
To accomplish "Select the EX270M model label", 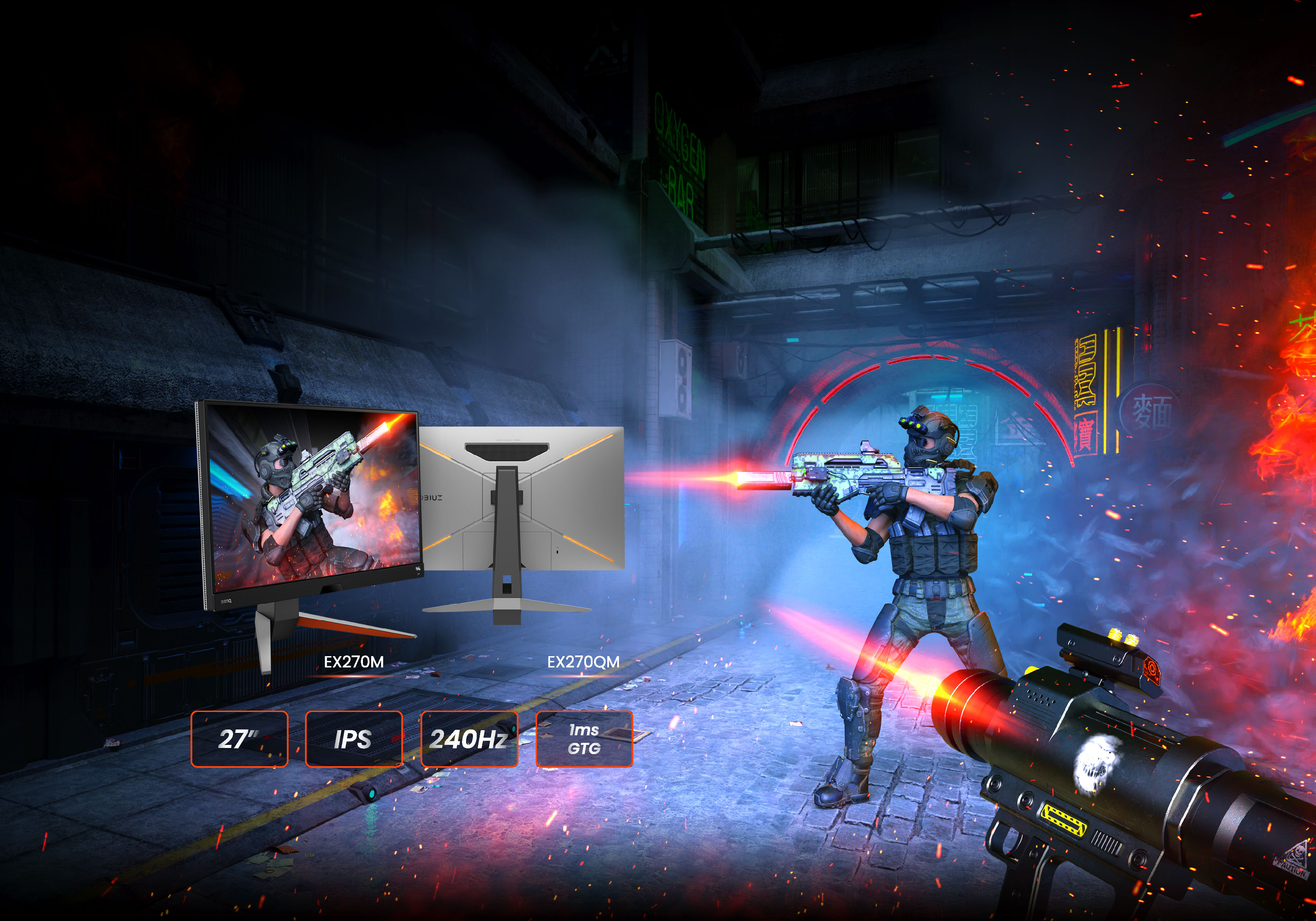I will 354,663.
